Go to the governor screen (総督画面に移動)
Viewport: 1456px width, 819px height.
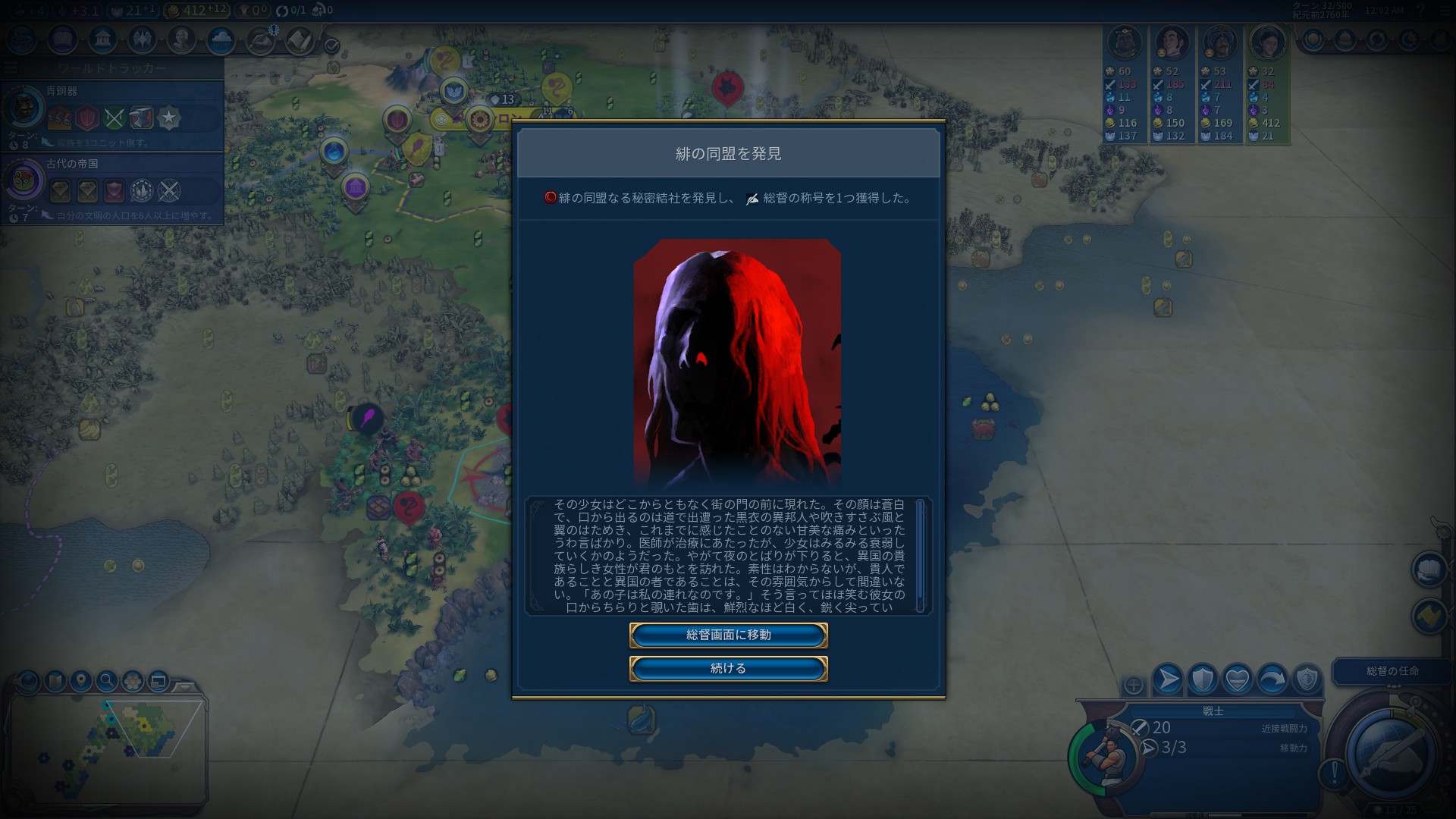tap(728, 635)
